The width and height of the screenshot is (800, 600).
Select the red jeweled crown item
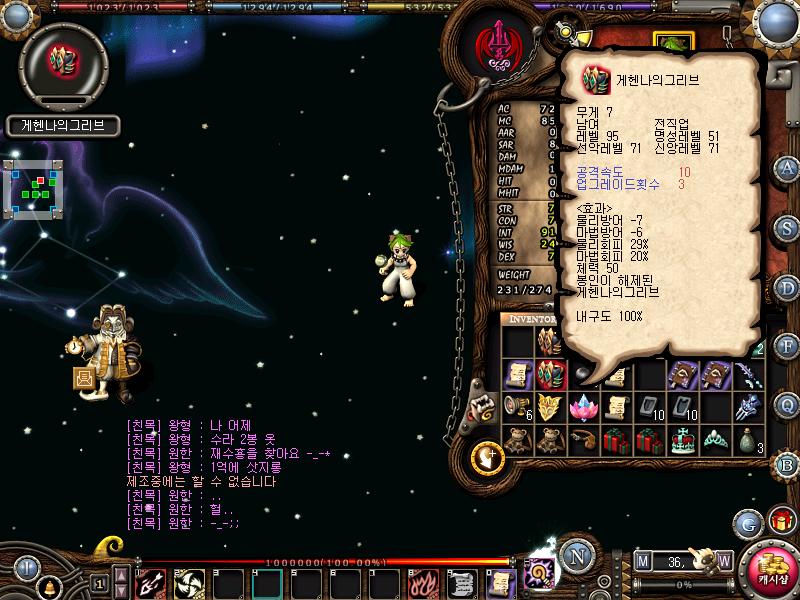(681, 439)
